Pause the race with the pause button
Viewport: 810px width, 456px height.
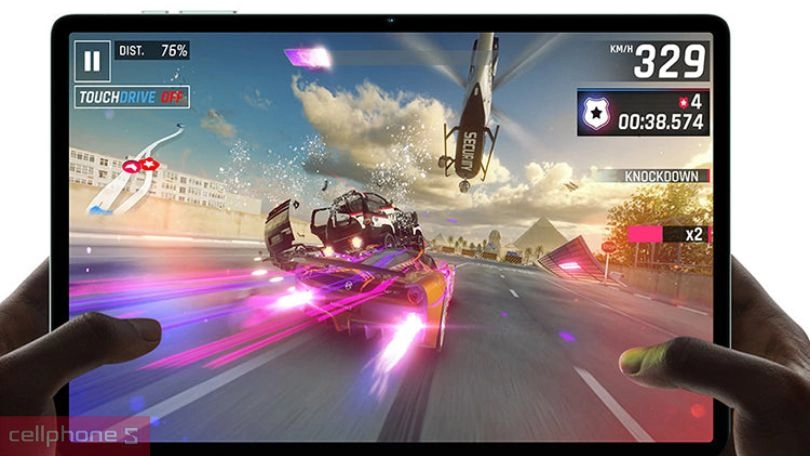[x=92, y=61]
